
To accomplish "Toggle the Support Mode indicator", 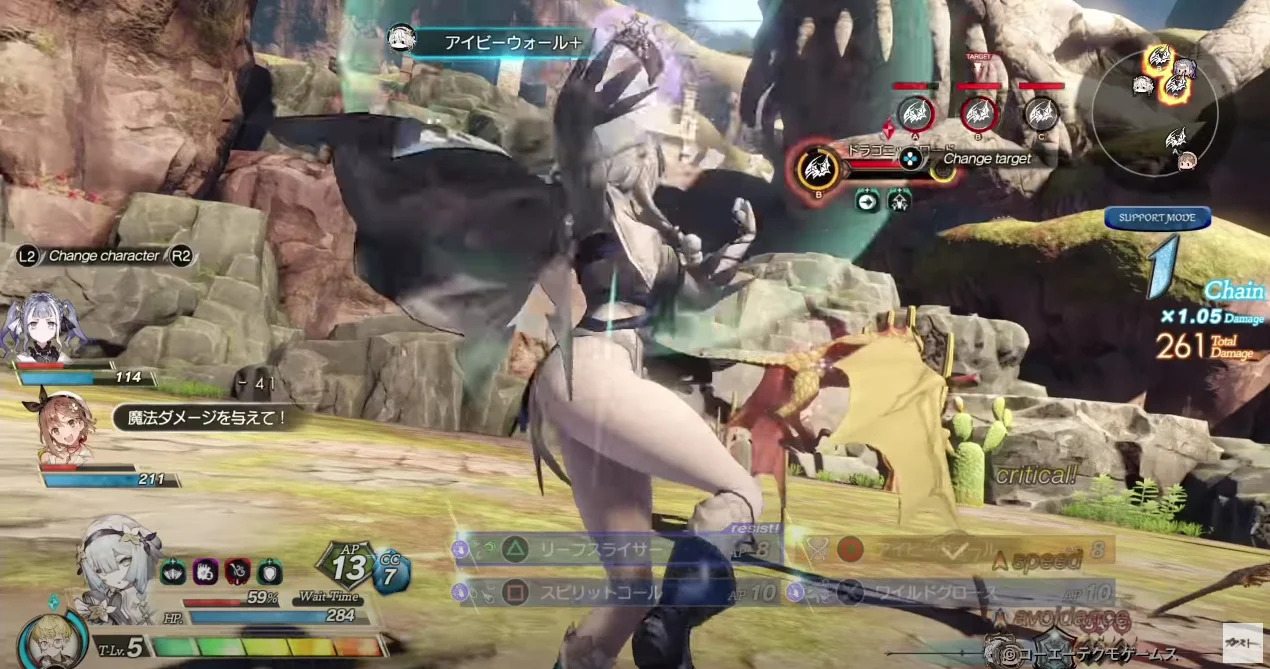I will [1157, 218].
